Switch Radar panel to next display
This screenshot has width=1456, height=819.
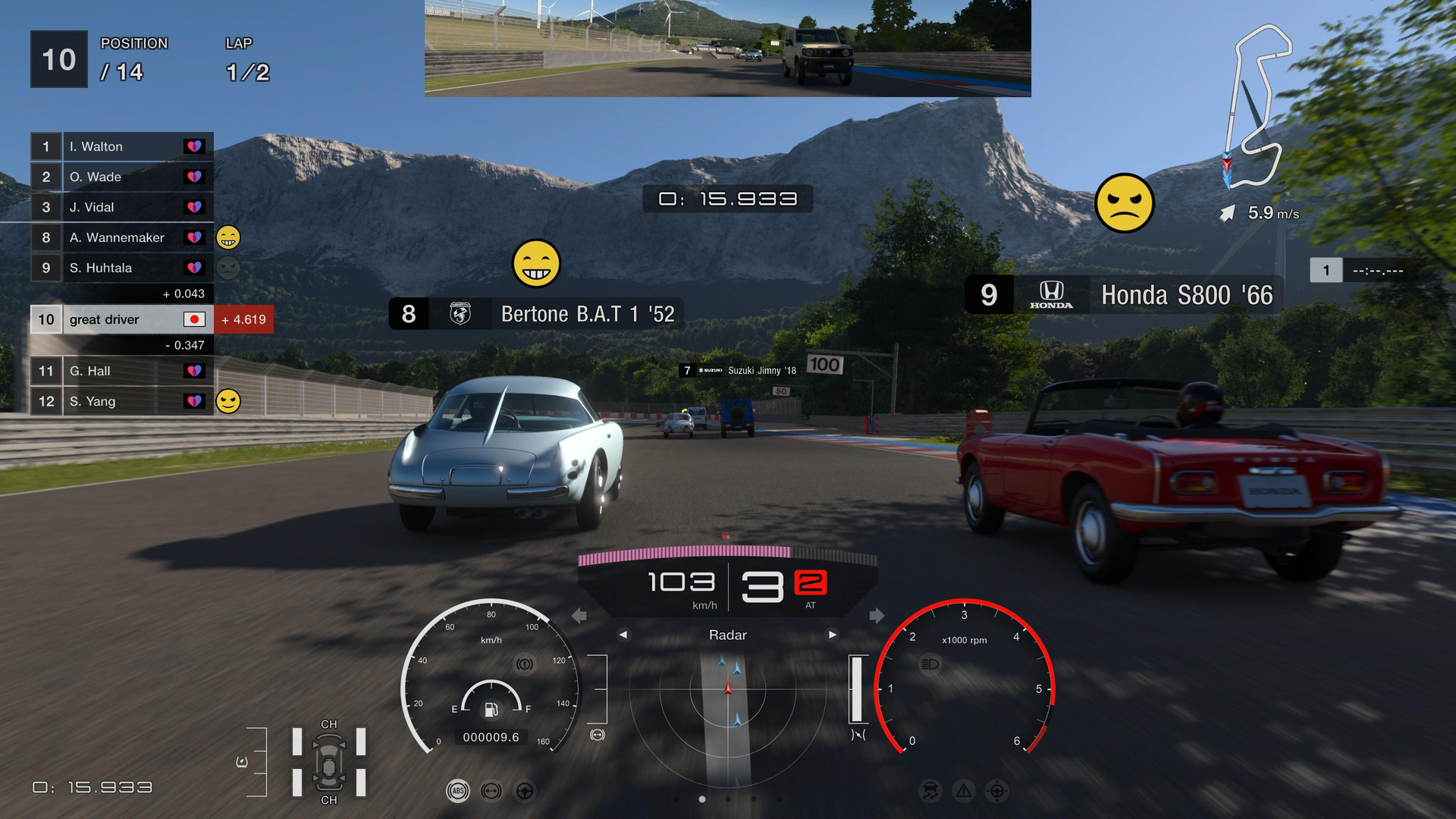coord(833,635)
